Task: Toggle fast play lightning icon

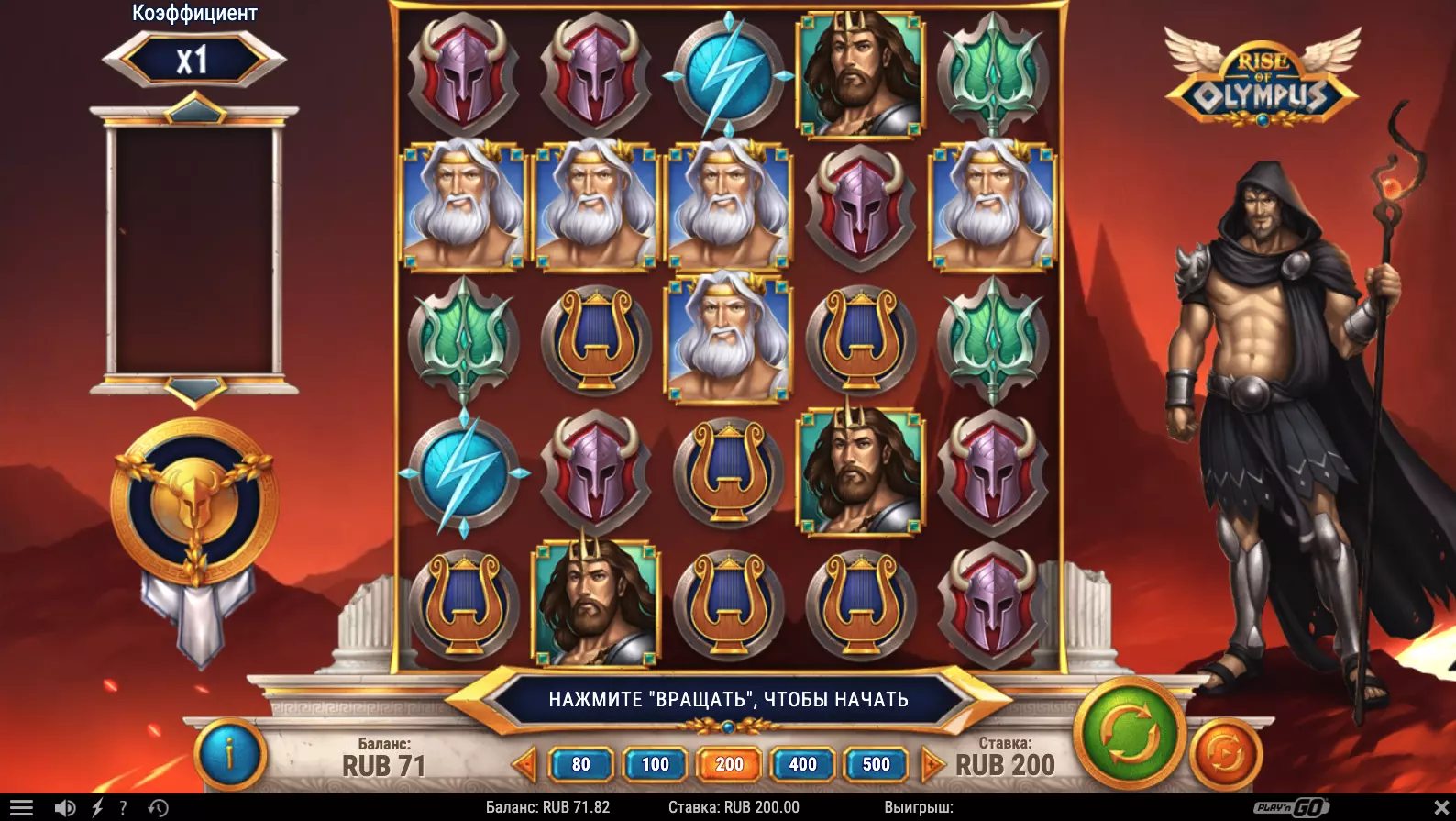Action: tap(97, 808)
